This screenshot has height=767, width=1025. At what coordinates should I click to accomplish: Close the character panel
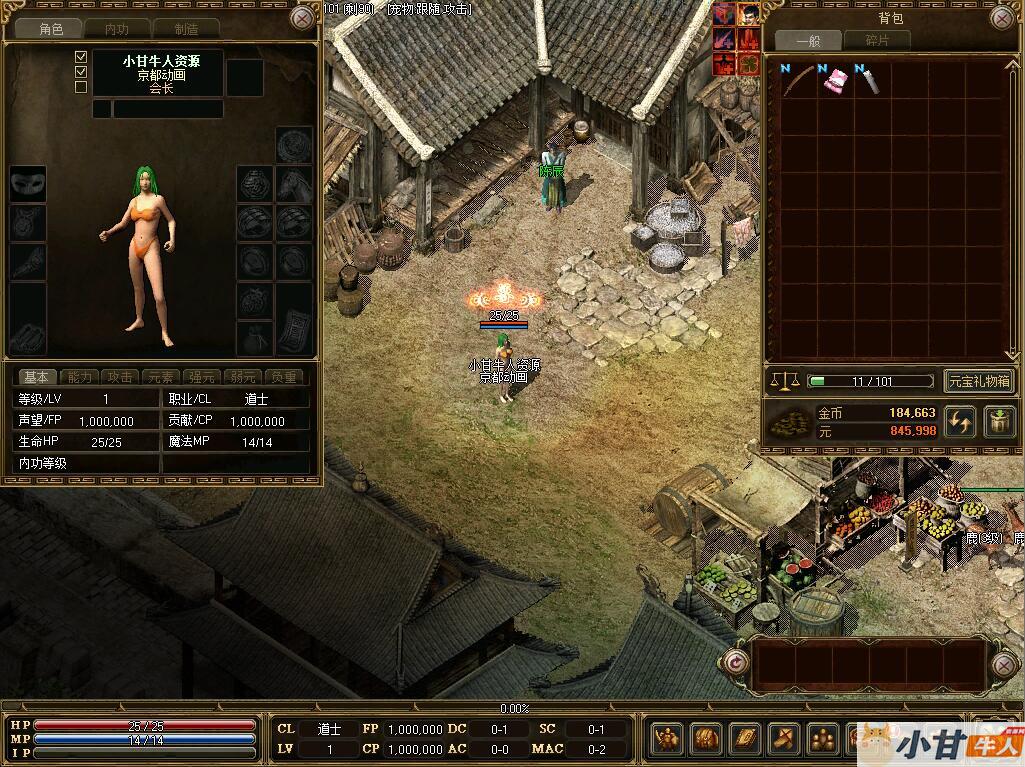pyautogui.click(x=302, y=18)
